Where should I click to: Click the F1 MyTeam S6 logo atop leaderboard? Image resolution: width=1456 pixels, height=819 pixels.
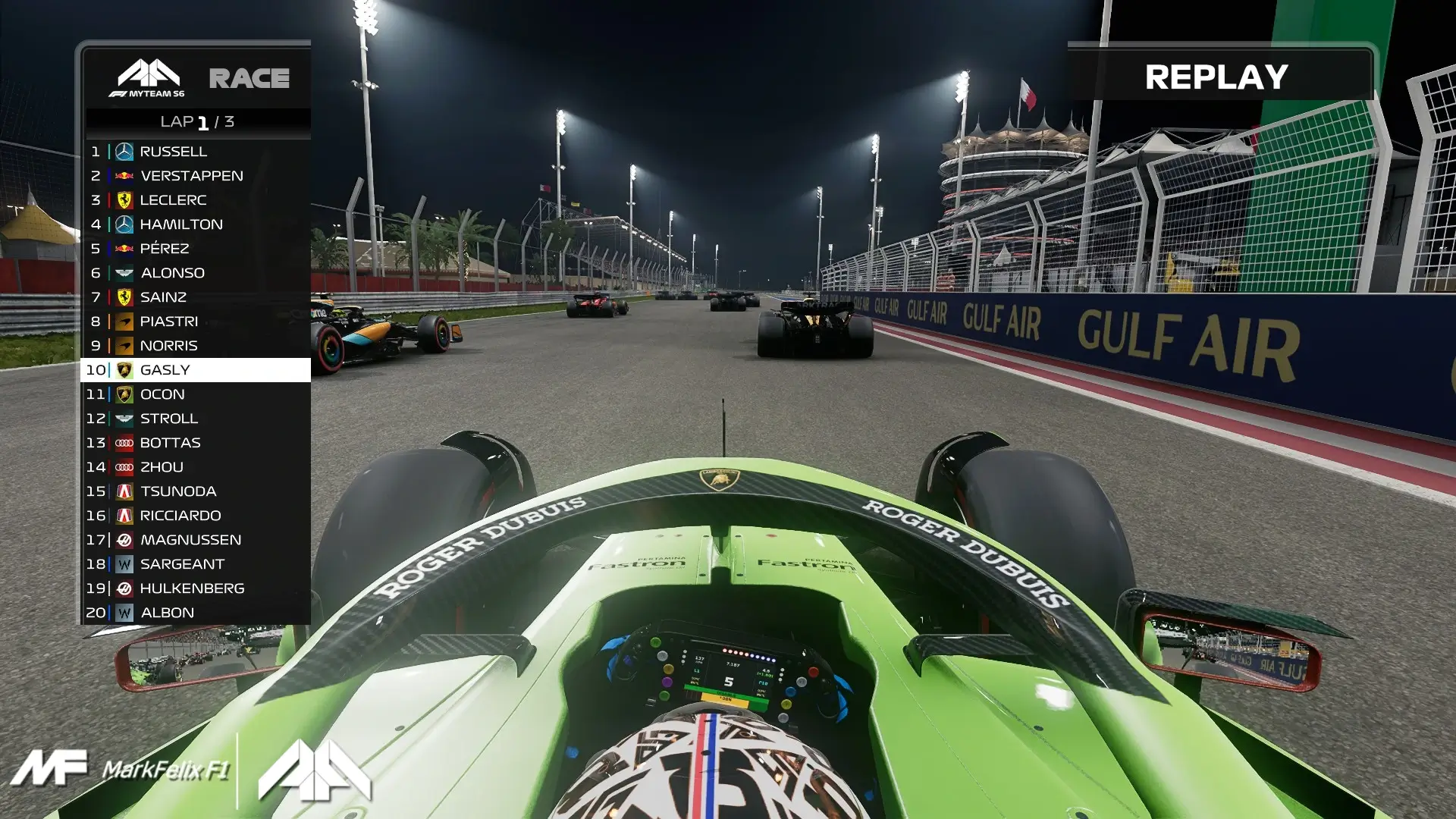149,78
